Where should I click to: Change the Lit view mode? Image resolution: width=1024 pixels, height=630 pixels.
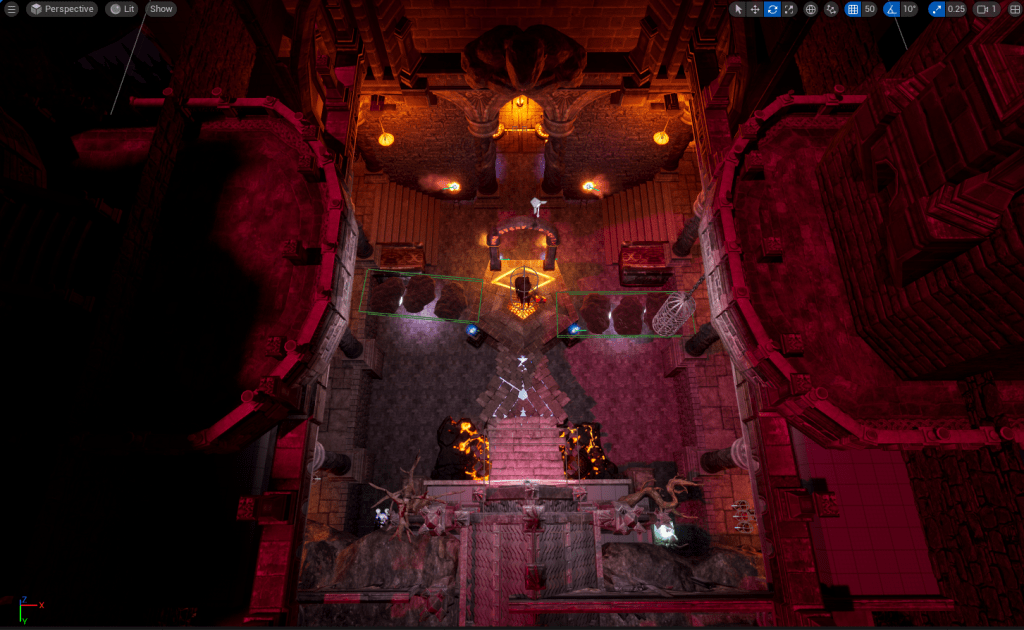coord(122,9)
